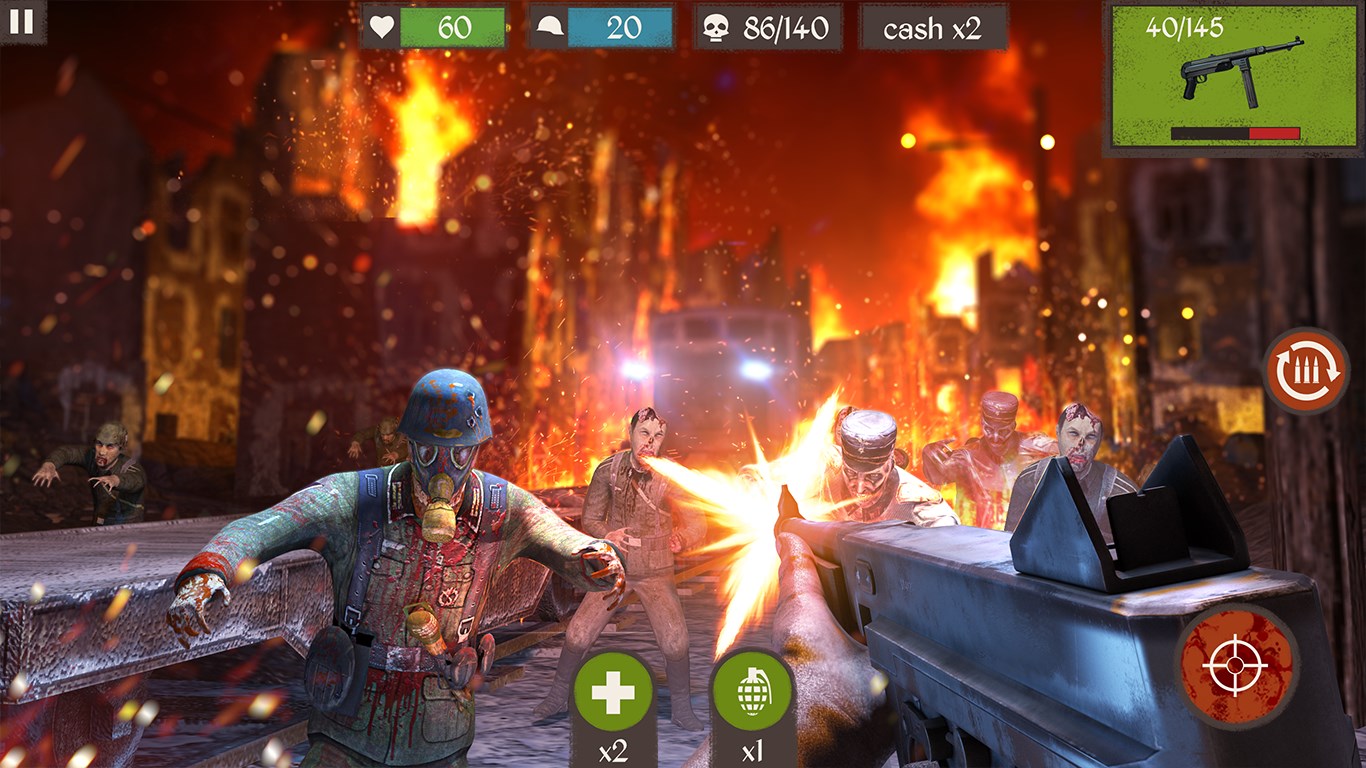Pause the game
Screen dimensions: 1366x768
pyautogui.click(x=22, y=22)
